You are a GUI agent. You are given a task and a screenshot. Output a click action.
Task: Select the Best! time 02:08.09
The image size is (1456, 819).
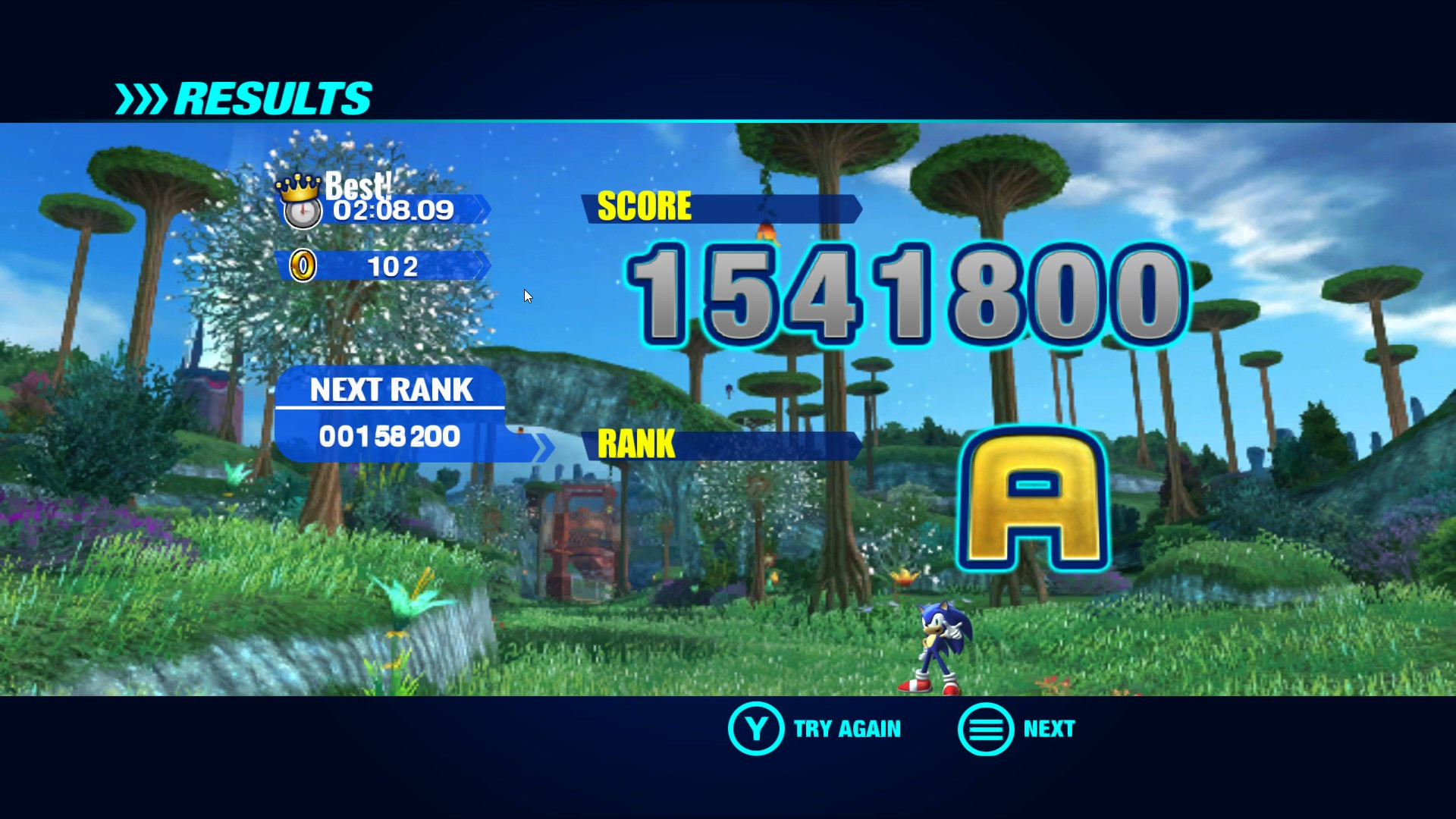point(391,211)
